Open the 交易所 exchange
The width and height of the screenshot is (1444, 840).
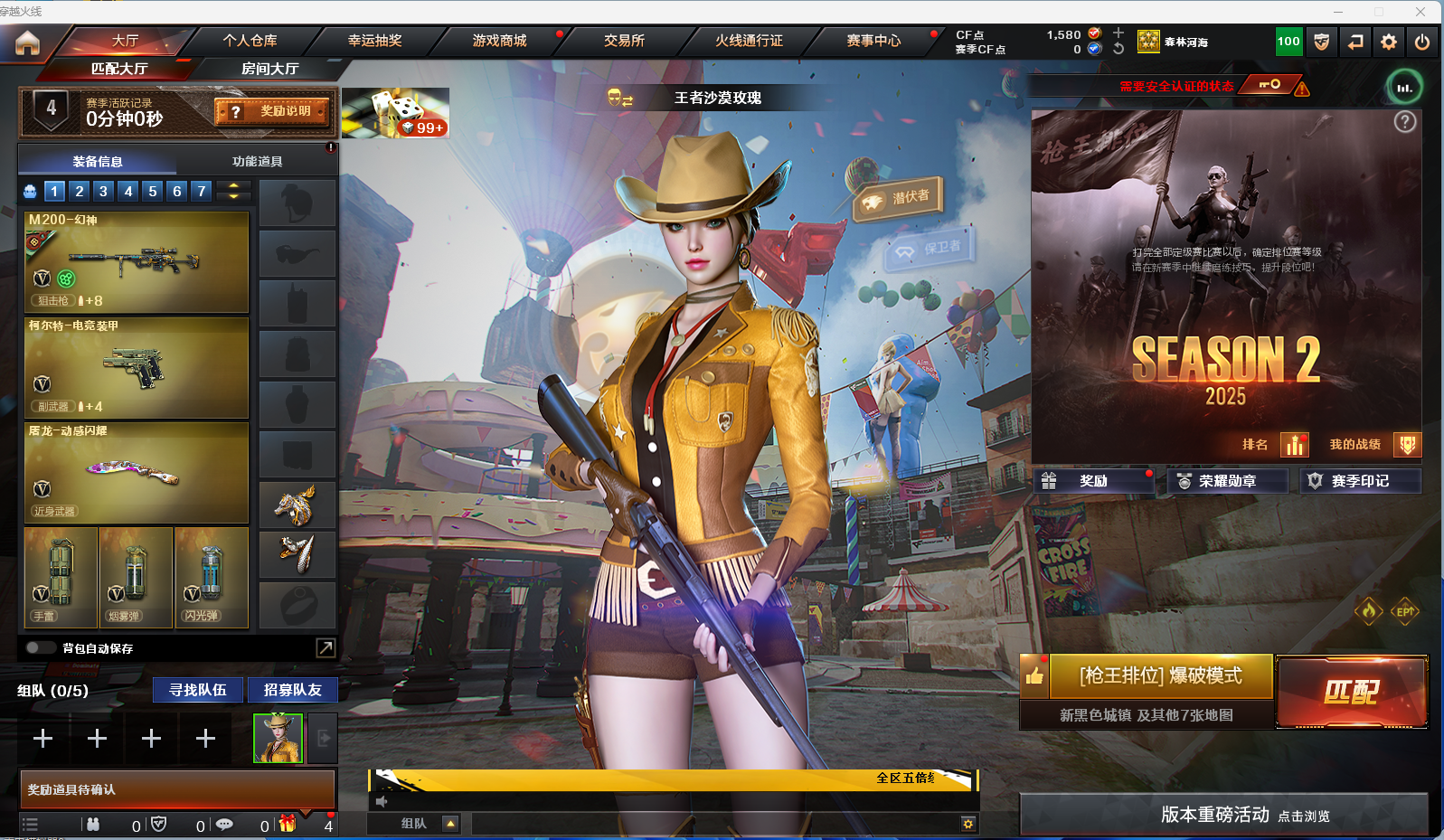624,41
